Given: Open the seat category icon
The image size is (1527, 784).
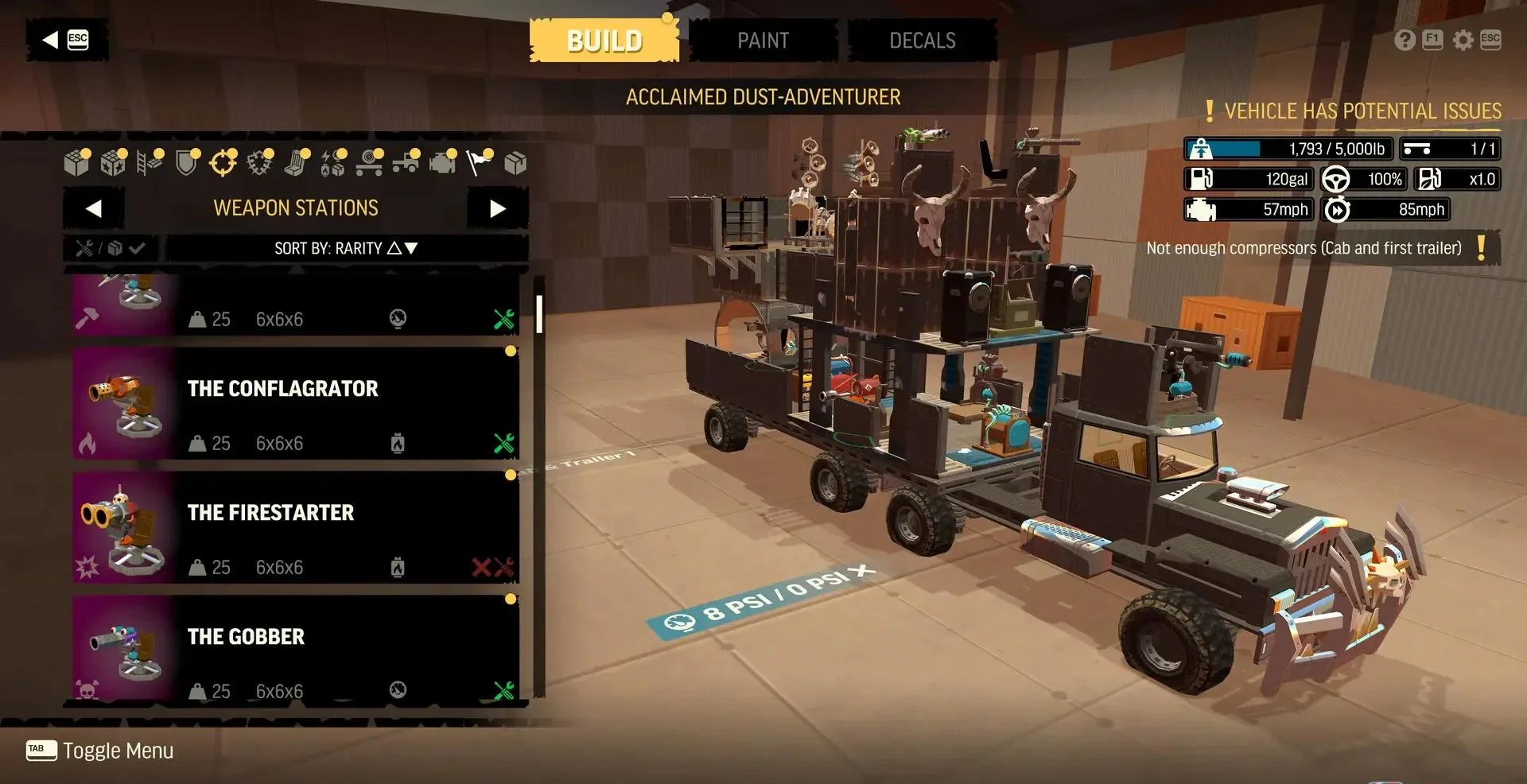Looking at the screenshot, I should 297,163.
